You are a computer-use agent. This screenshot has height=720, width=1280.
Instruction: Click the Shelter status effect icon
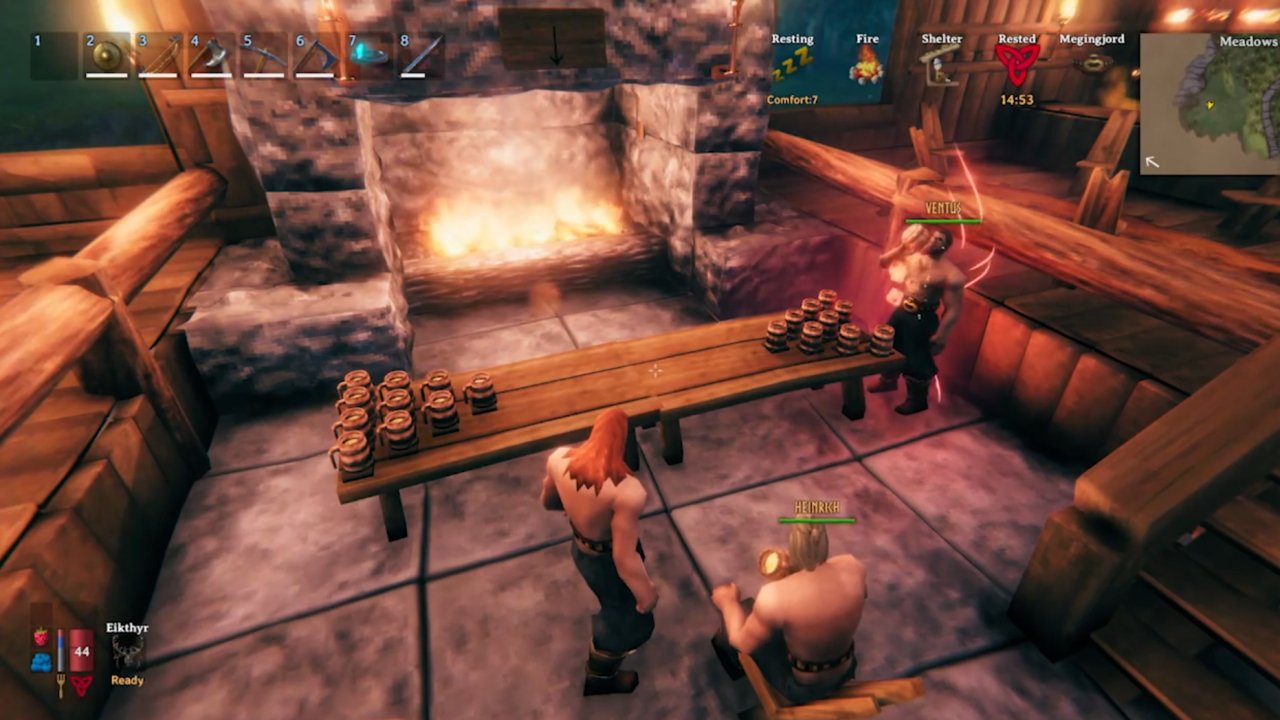941,66
